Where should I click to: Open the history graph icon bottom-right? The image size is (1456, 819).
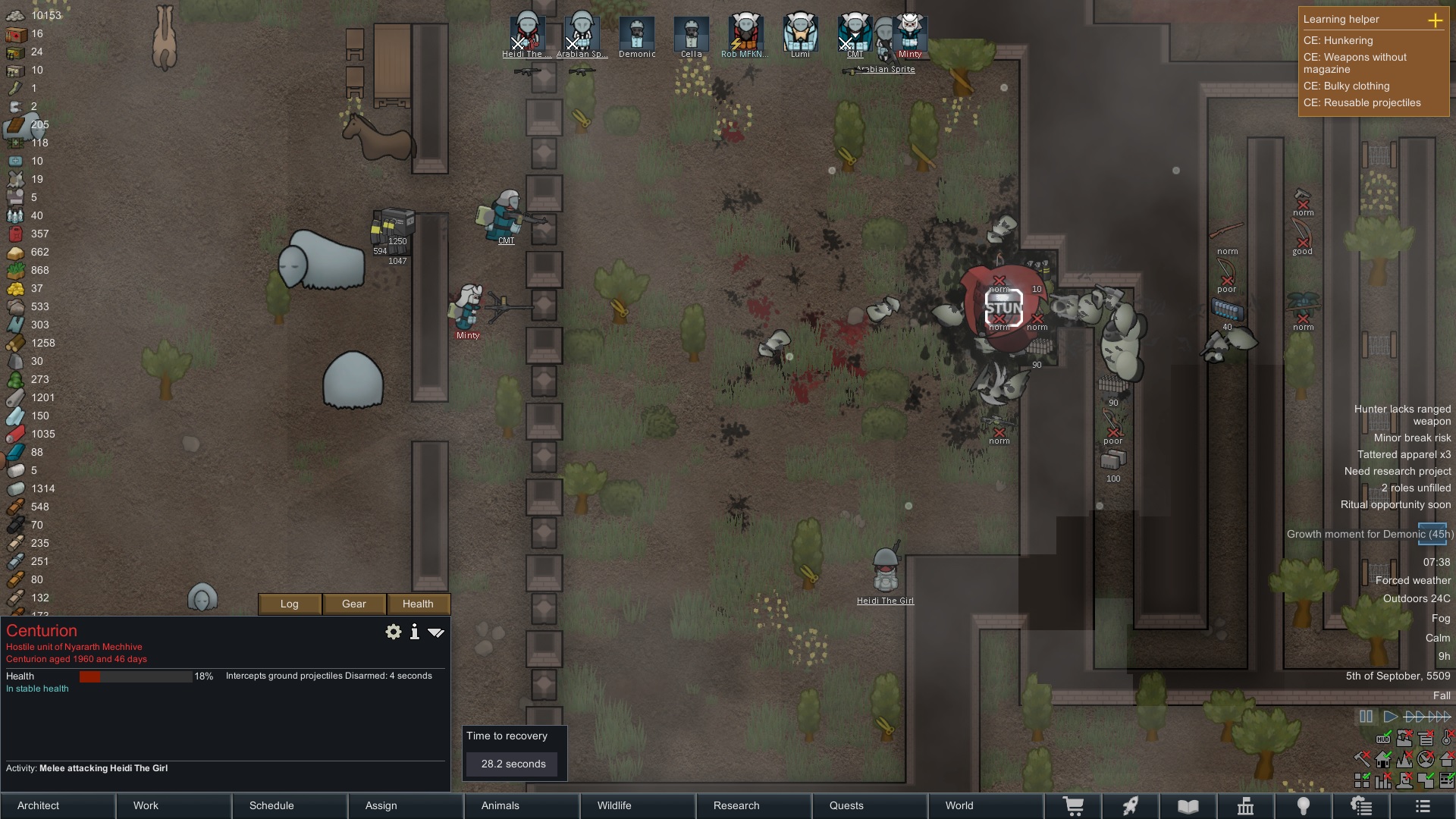pyautogui.click(x=1383, y=780)
